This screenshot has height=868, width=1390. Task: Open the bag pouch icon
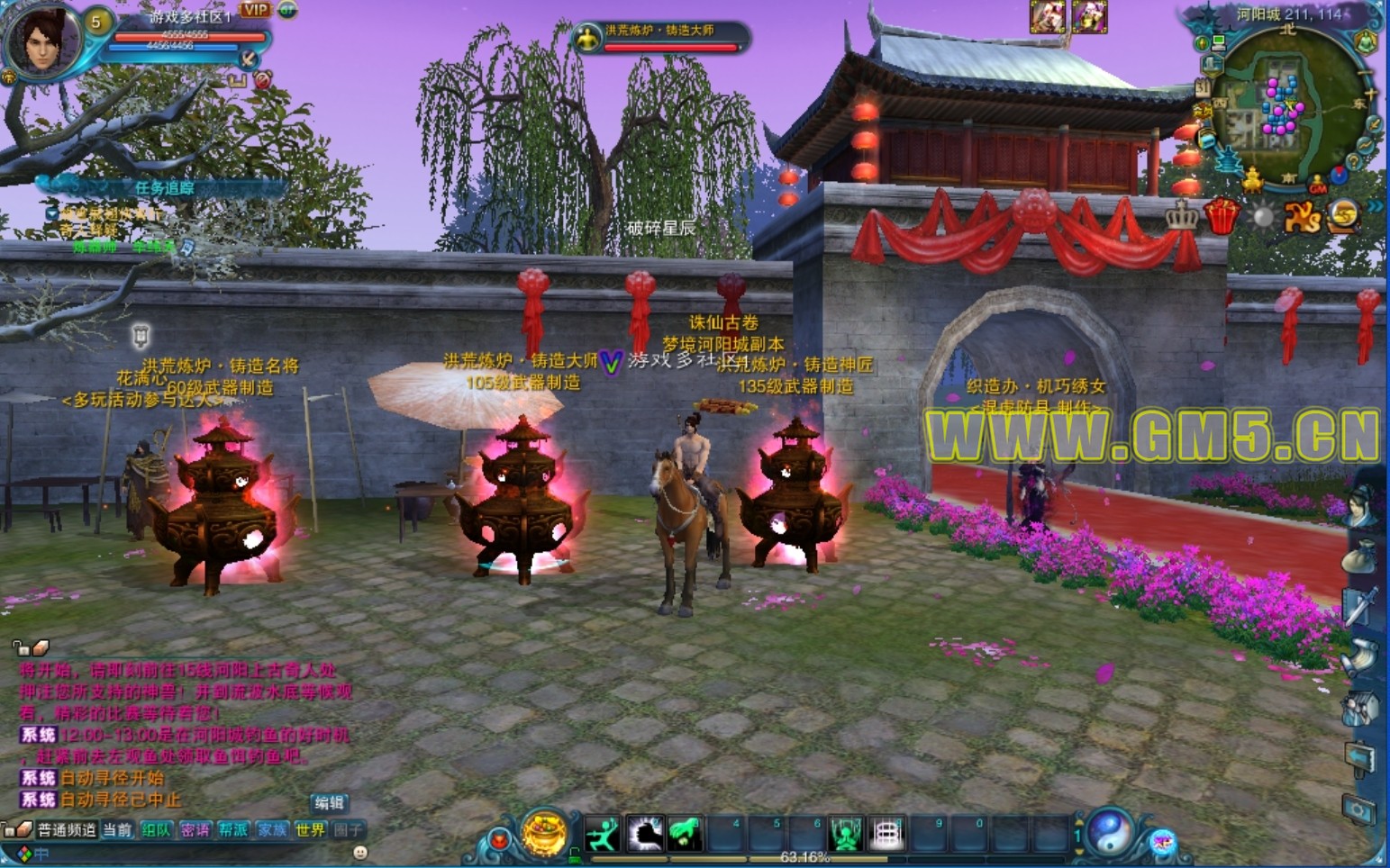(x=1359, y=558)
